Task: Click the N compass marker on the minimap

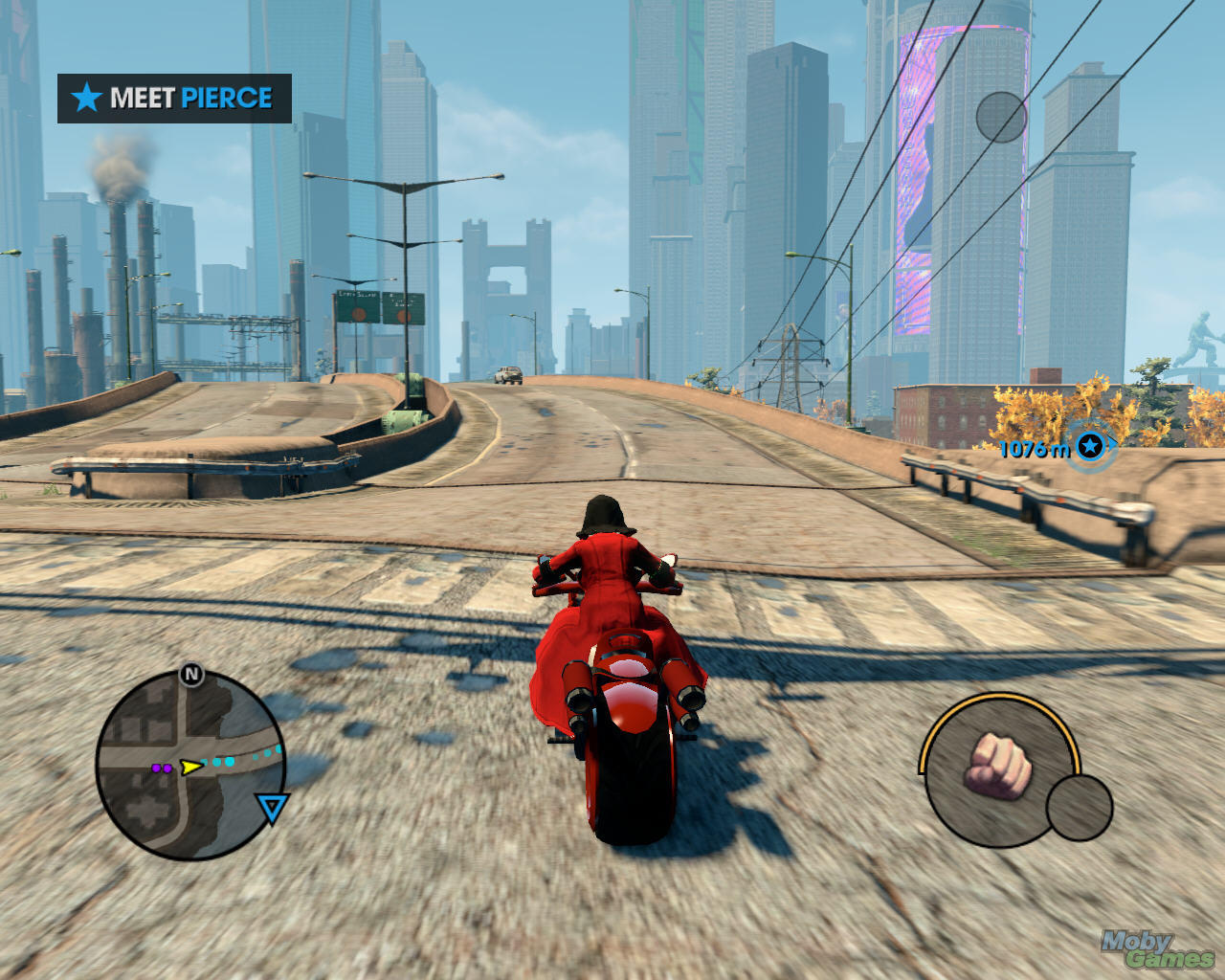Action: pyautogui.click(x=190, y=674)
